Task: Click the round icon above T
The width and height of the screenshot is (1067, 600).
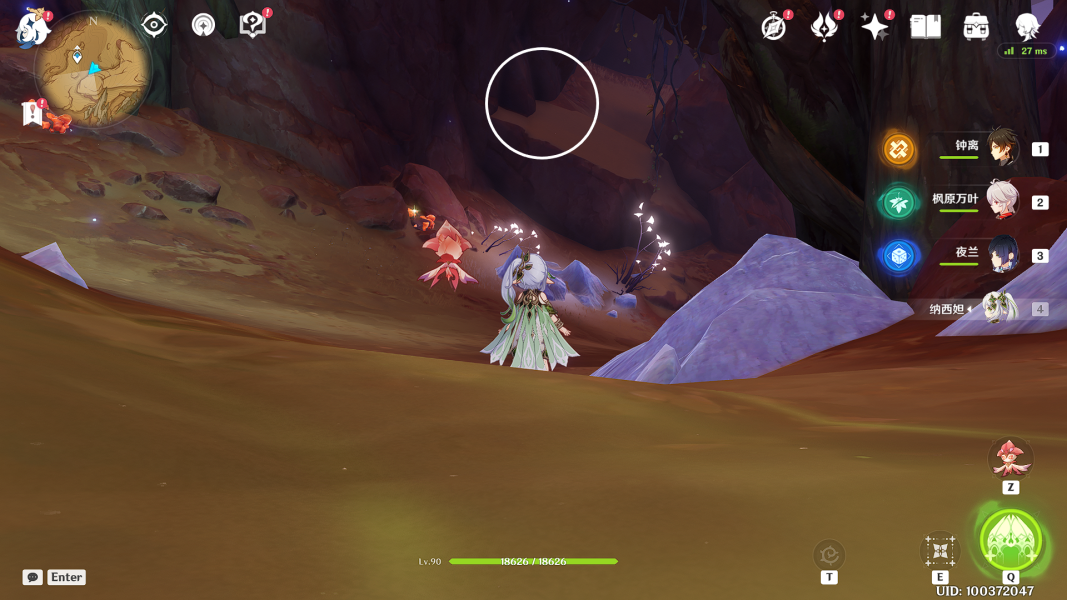Action: coord(829,553)
